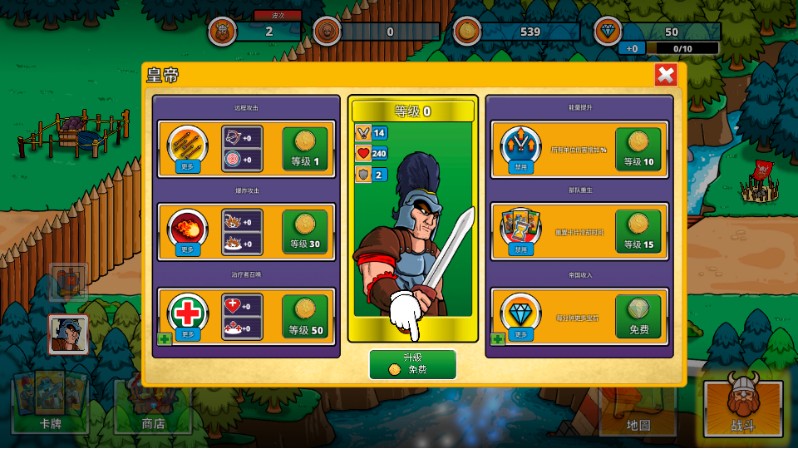Close the Emperor (皇帝) panel

coord(666,75)
